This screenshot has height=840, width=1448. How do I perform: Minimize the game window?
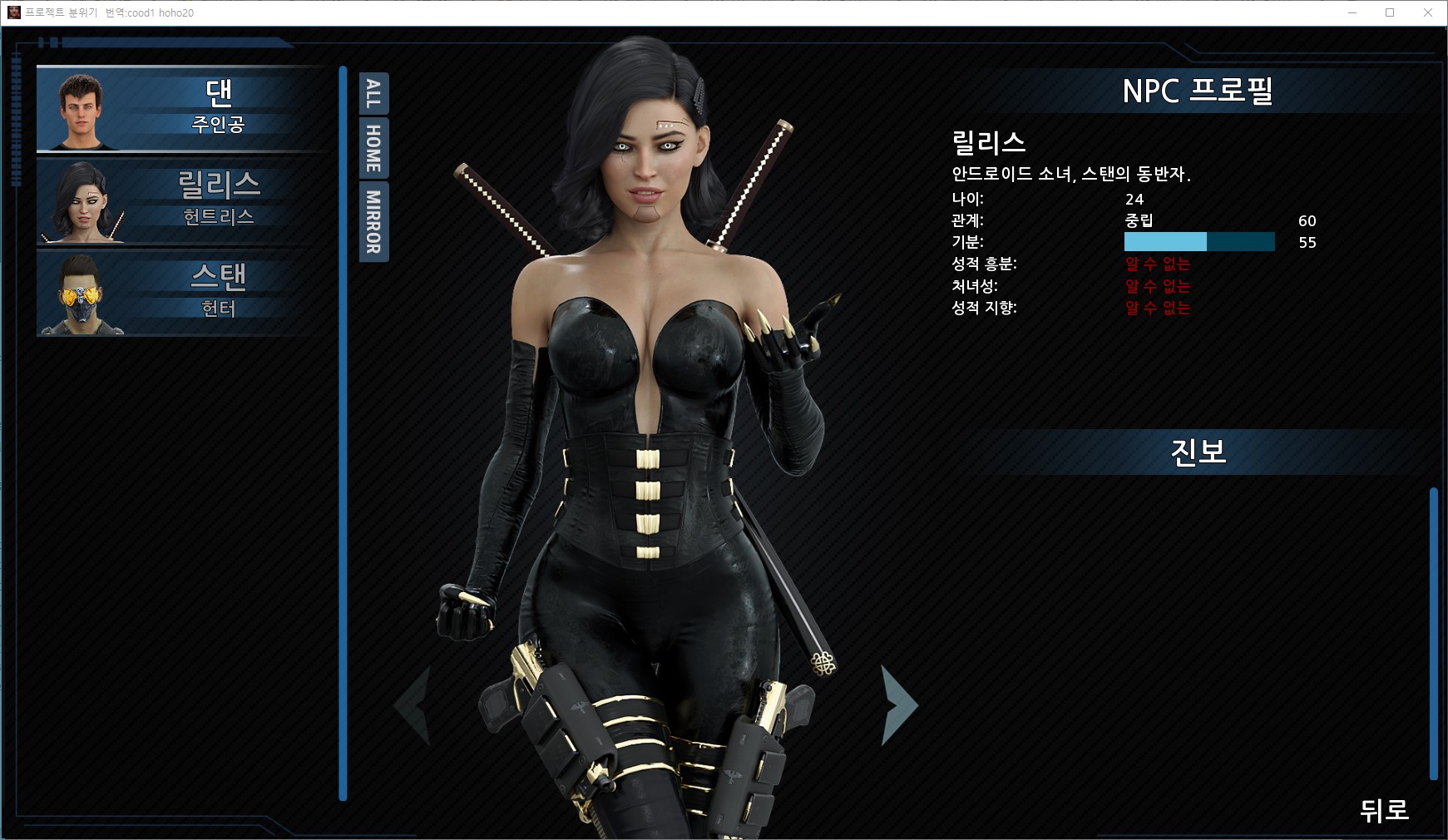1352,12
